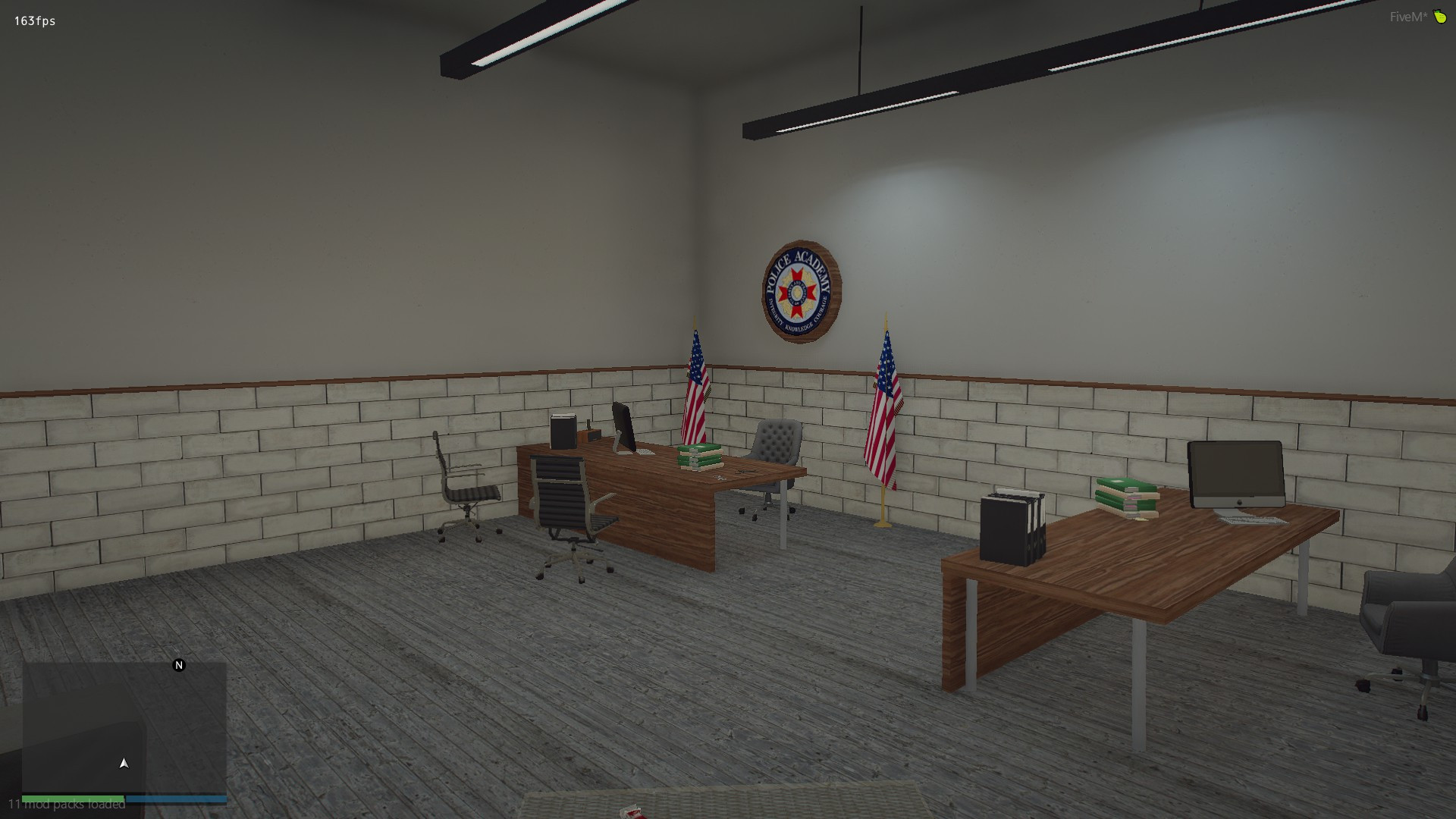1456x819 pixels.
Task: Click the monitor on the center desk
Action: coord(623,427)
